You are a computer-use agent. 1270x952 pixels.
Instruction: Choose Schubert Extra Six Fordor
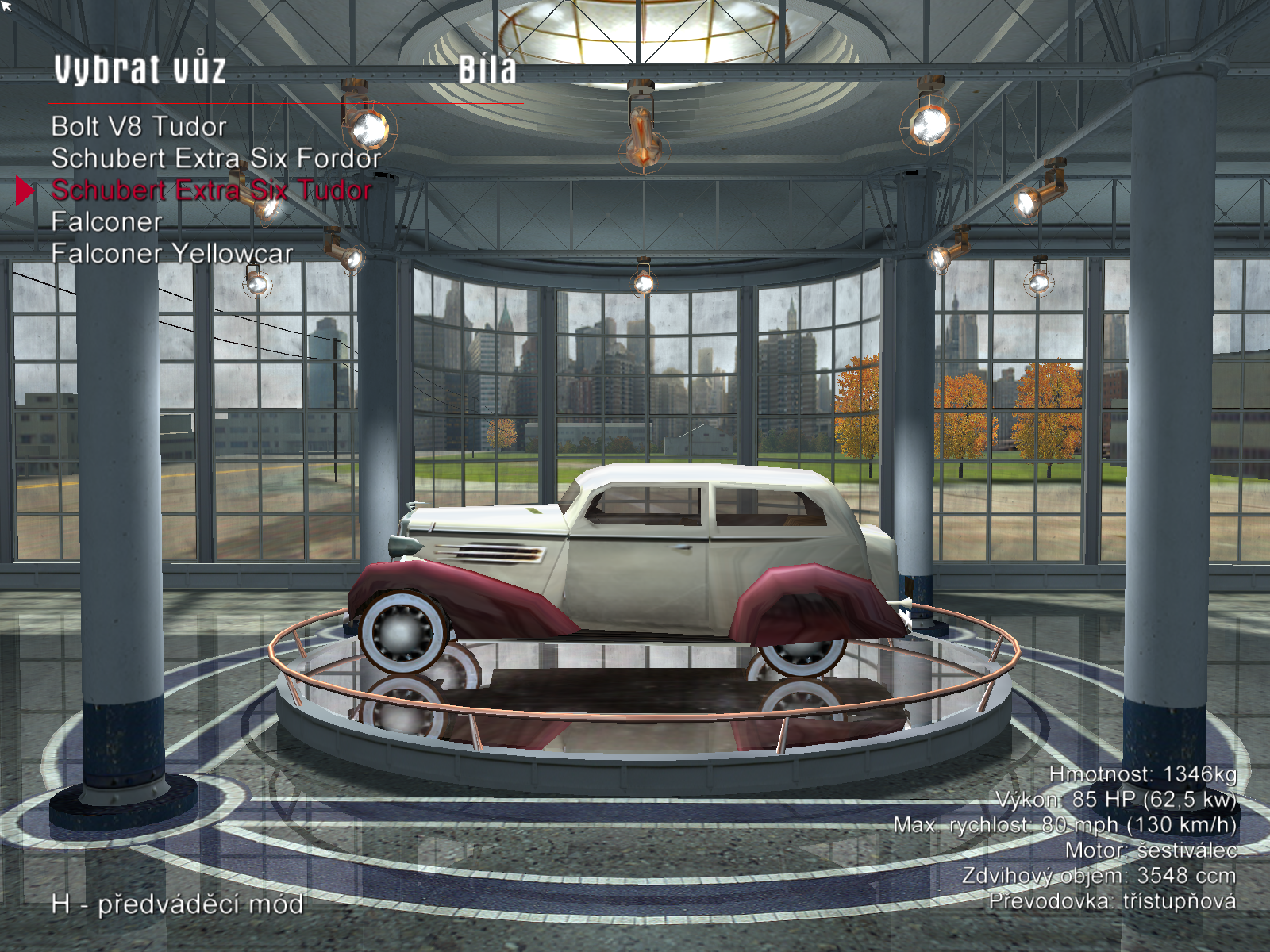tap(216, 159)
